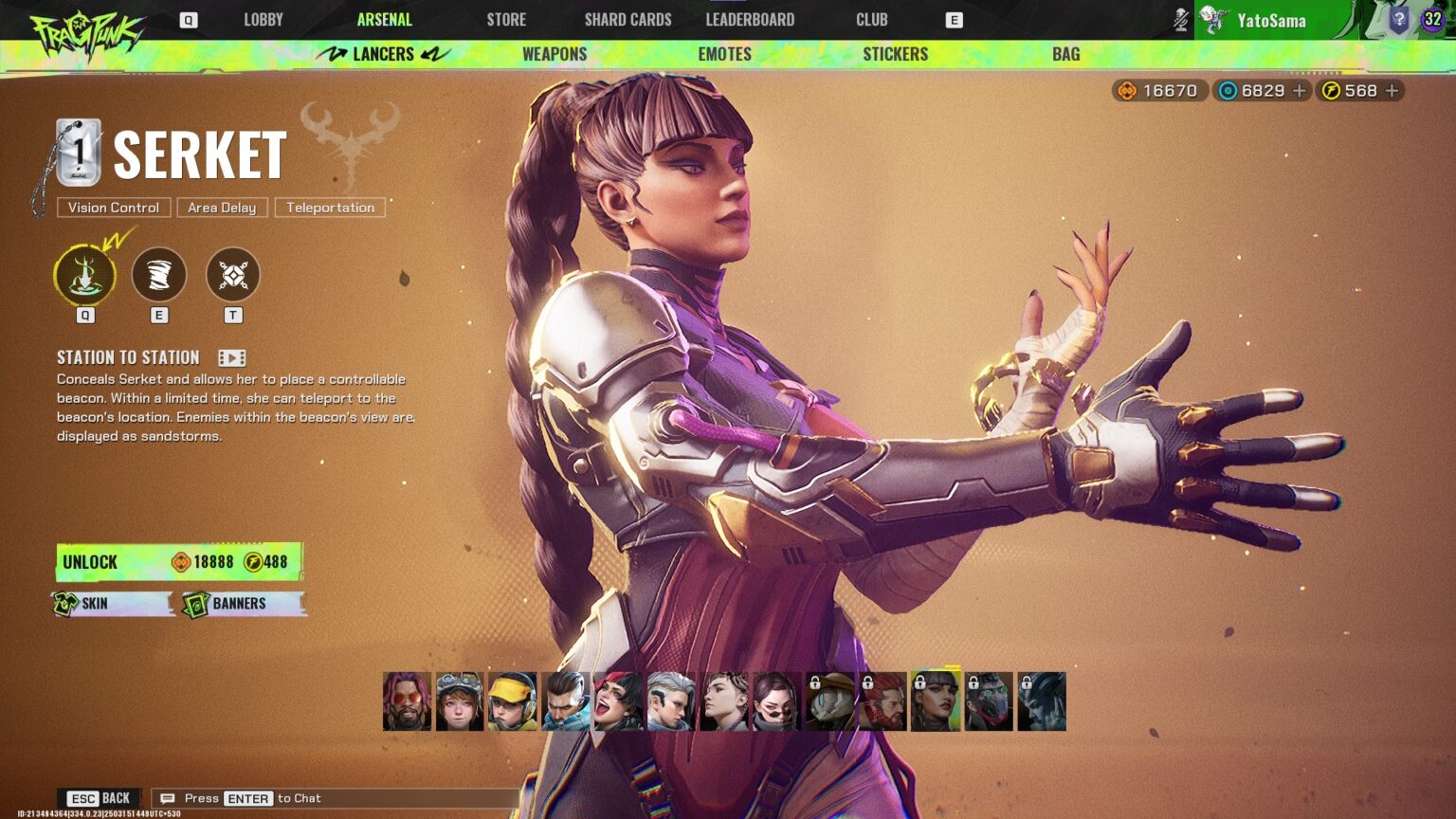1456x819 pixels.
Task: Open the Bag sub-tab
Action: click(1065, 54)
